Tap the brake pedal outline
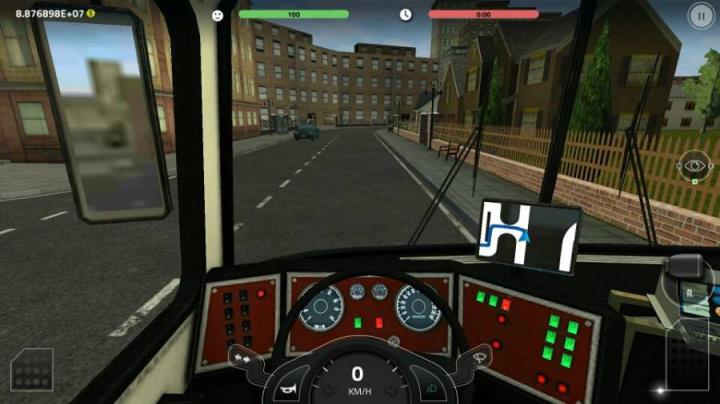720x404 pixels. 31,370
